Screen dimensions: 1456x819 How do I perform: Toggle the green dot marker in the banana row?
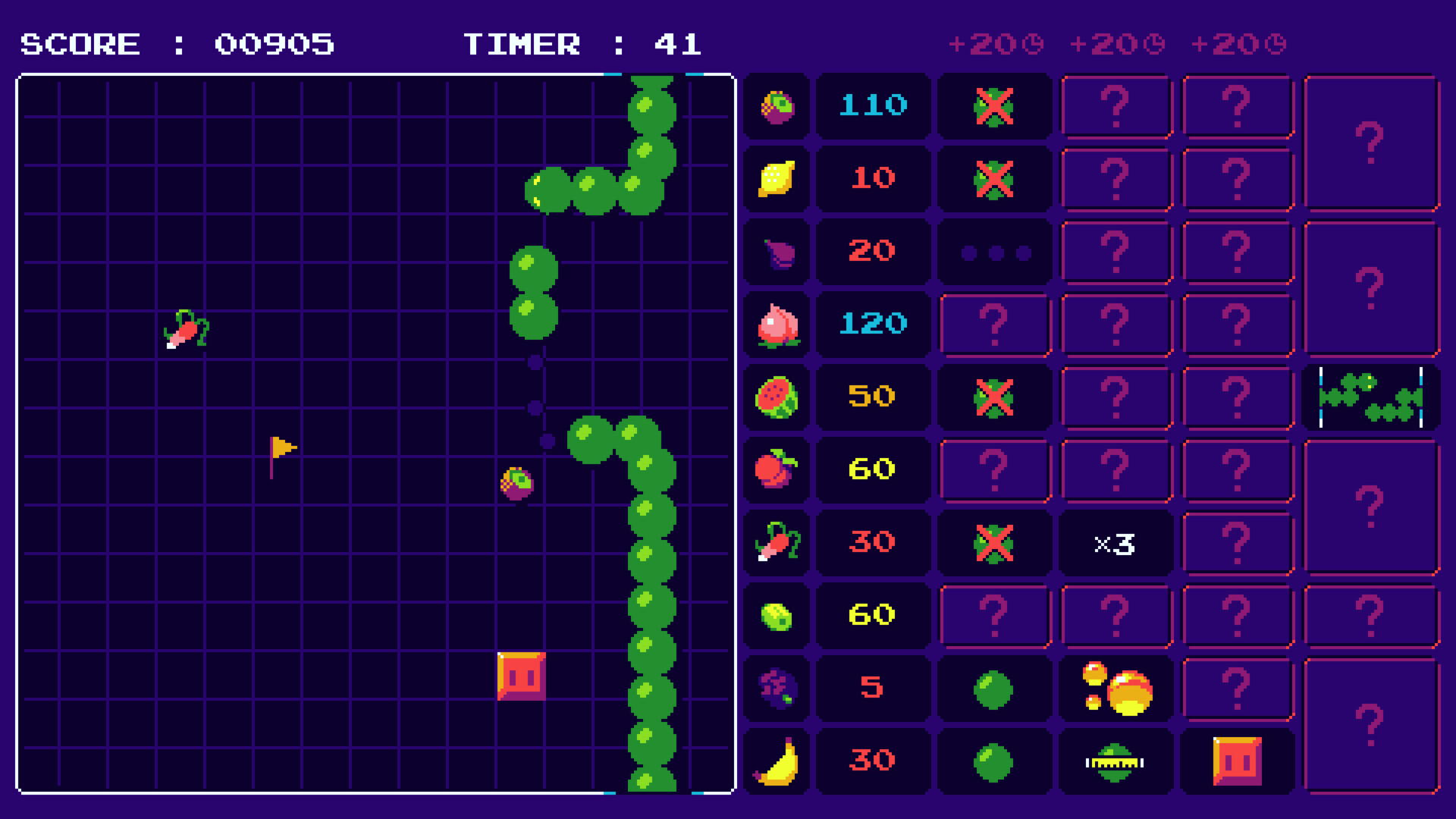(x=994, y=761)
